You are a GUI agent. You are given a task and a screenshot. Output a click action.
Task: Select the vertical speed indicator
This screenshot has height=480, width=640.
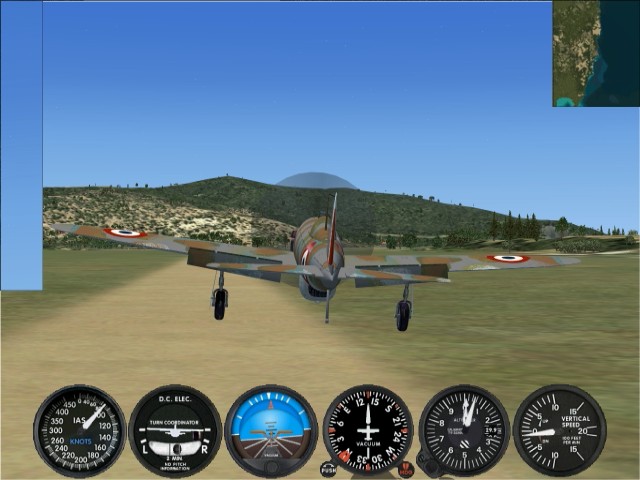click(559, 430)
